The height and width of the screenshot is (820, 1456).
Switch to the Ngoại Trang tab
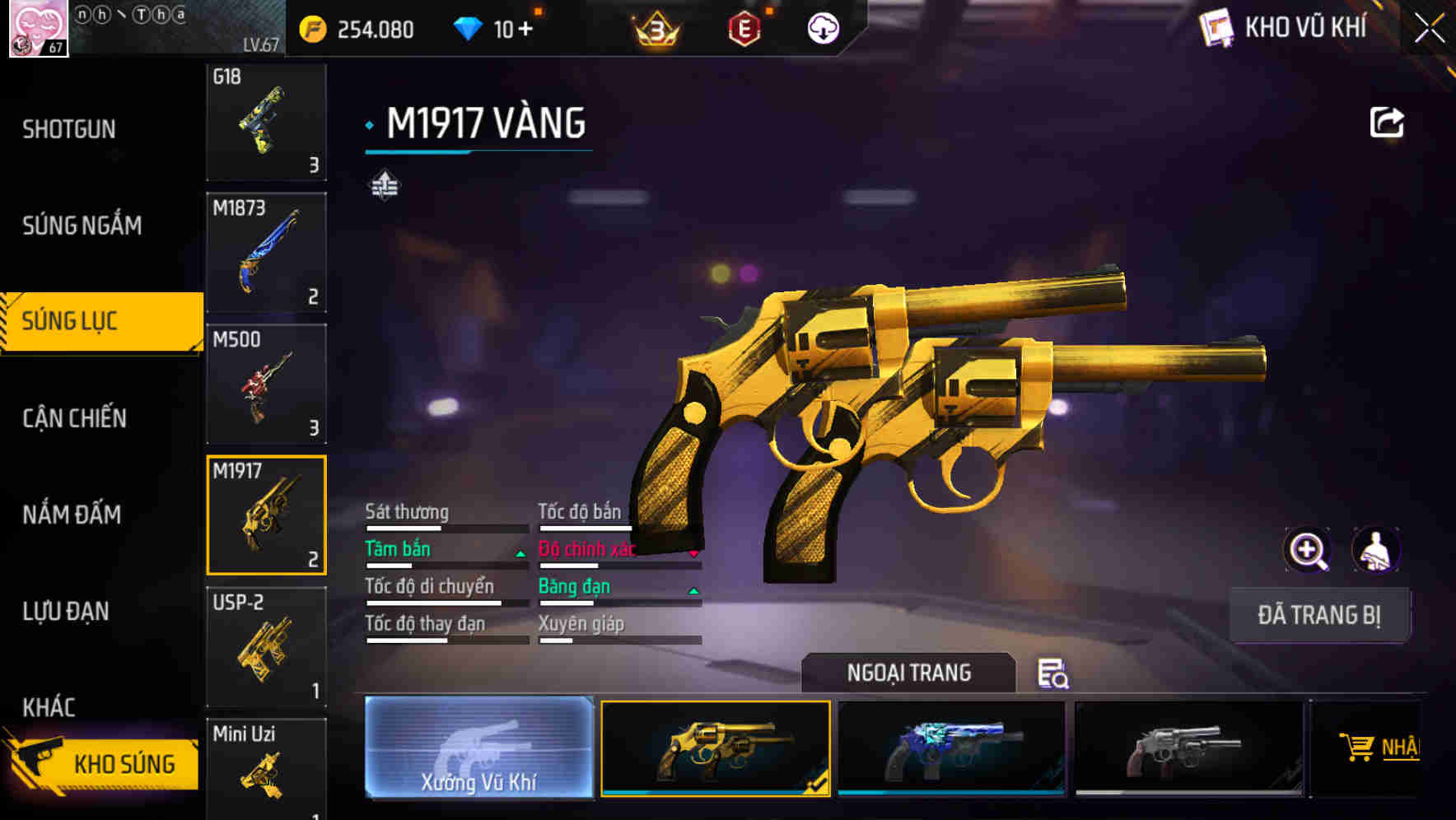(x=908, y=673)
